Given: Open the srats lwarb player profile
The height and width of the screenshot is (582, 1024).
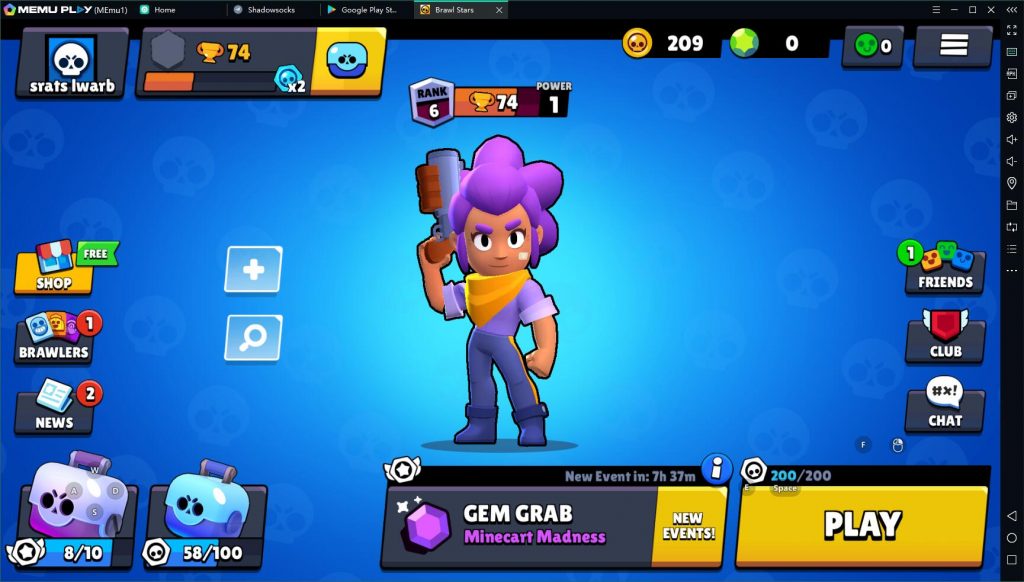Looking at the screenshot, I should point(72,62).
